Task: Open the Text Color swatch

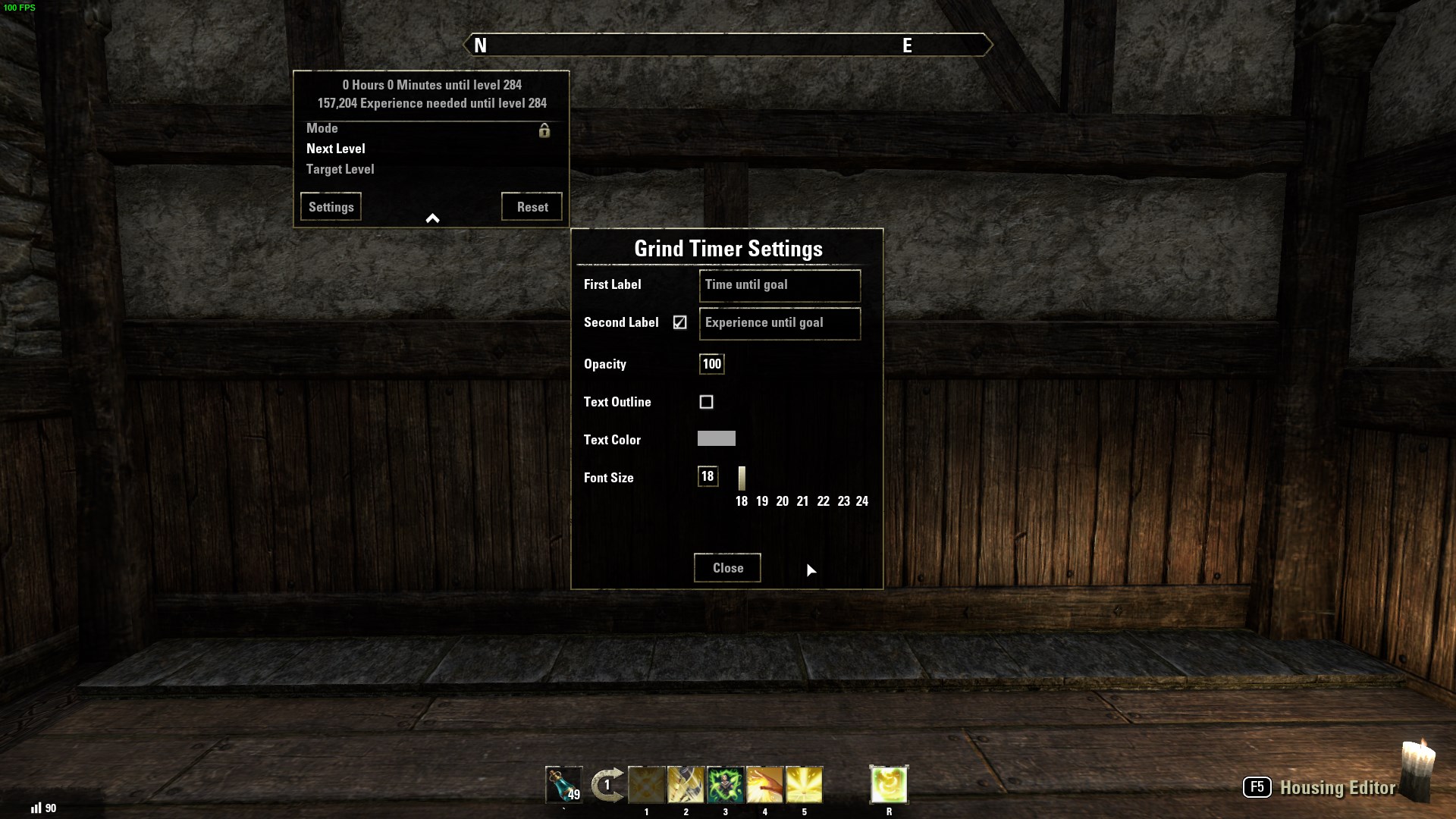Action: pos(716,438)
